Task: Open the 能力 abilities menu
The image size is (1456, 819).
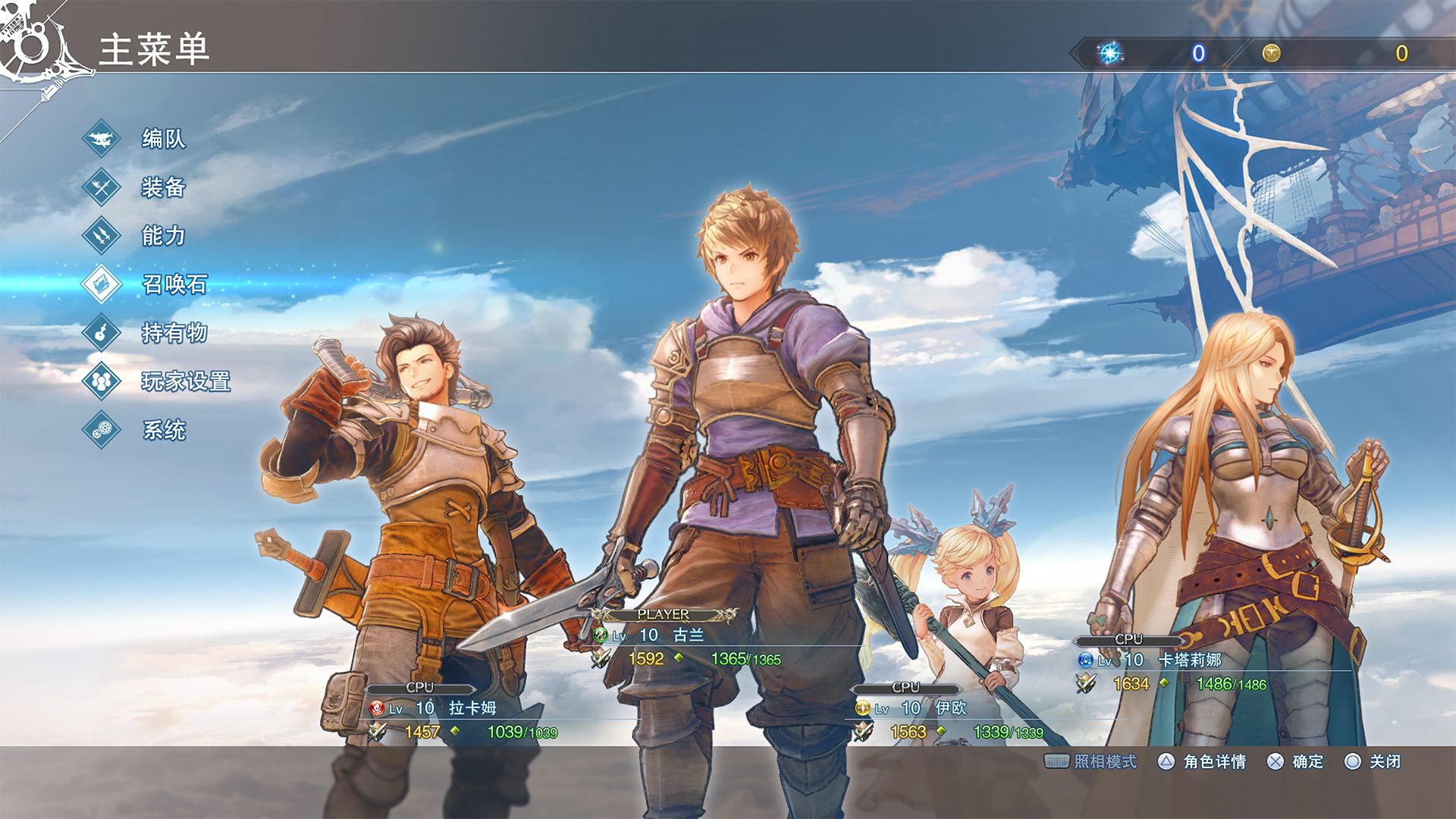Action: pos(163,236)
